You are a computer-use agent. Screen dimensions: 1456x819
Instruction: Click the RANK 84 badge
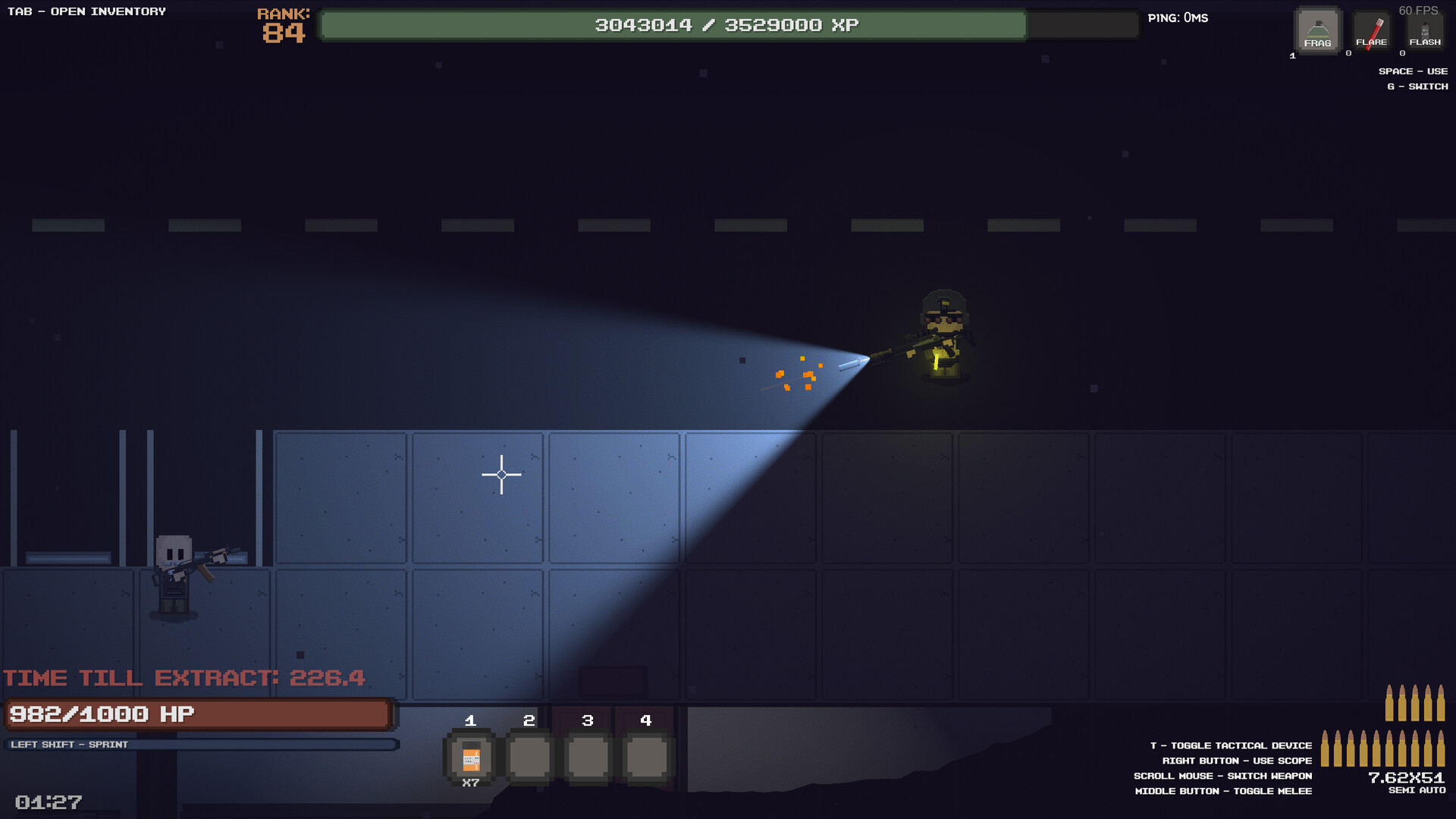[x=281, y=25]
